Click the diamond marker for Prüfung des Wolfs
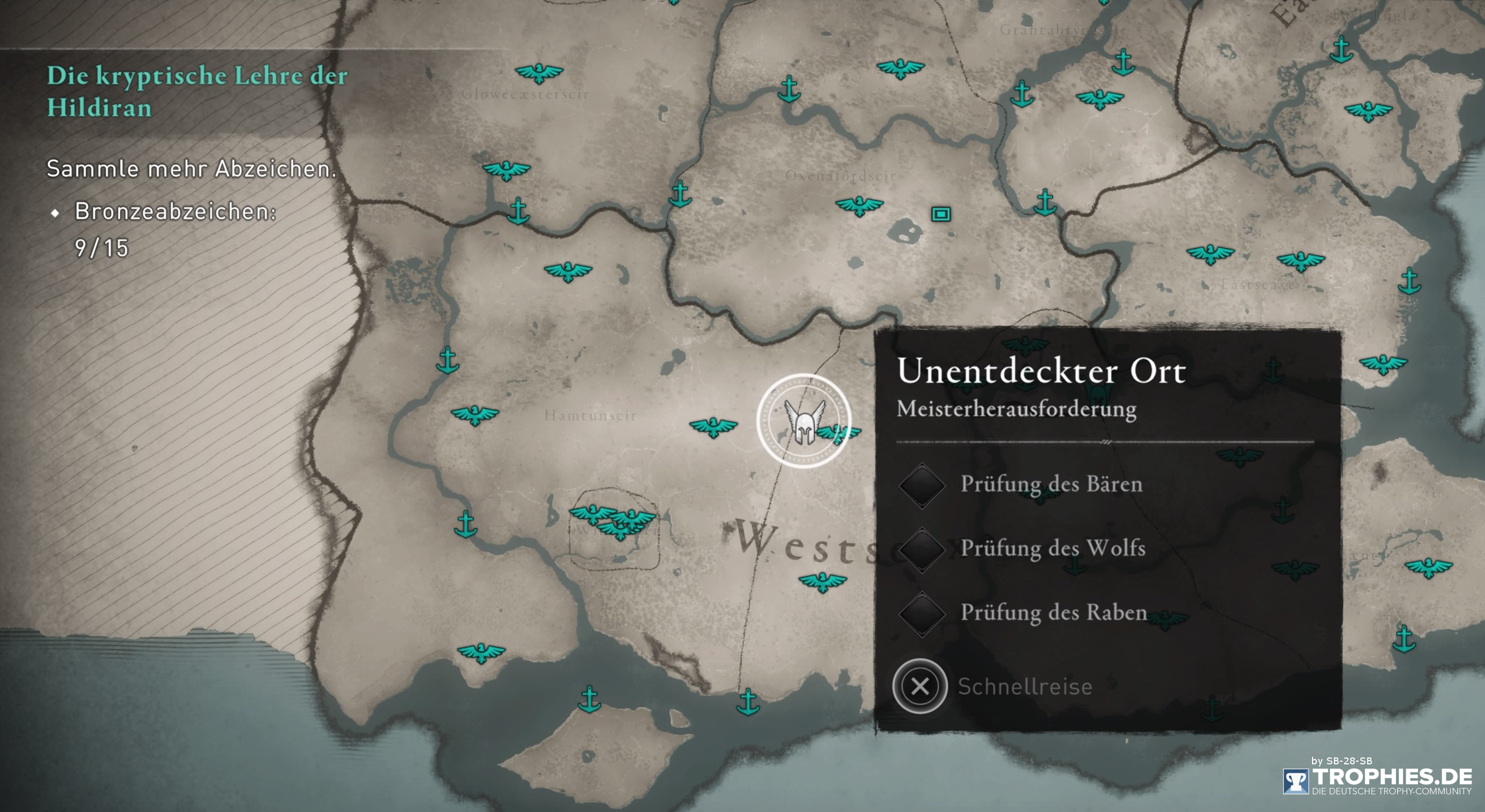 (924, 550)
